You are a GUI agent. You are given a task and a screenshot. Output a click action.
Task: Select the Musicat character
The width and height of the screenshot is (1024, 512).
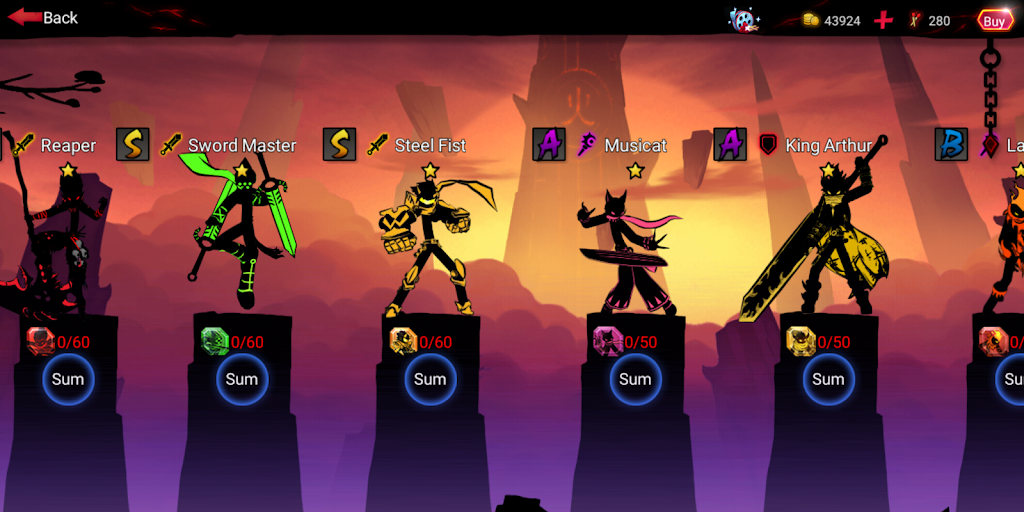click(x=625, y=250)
